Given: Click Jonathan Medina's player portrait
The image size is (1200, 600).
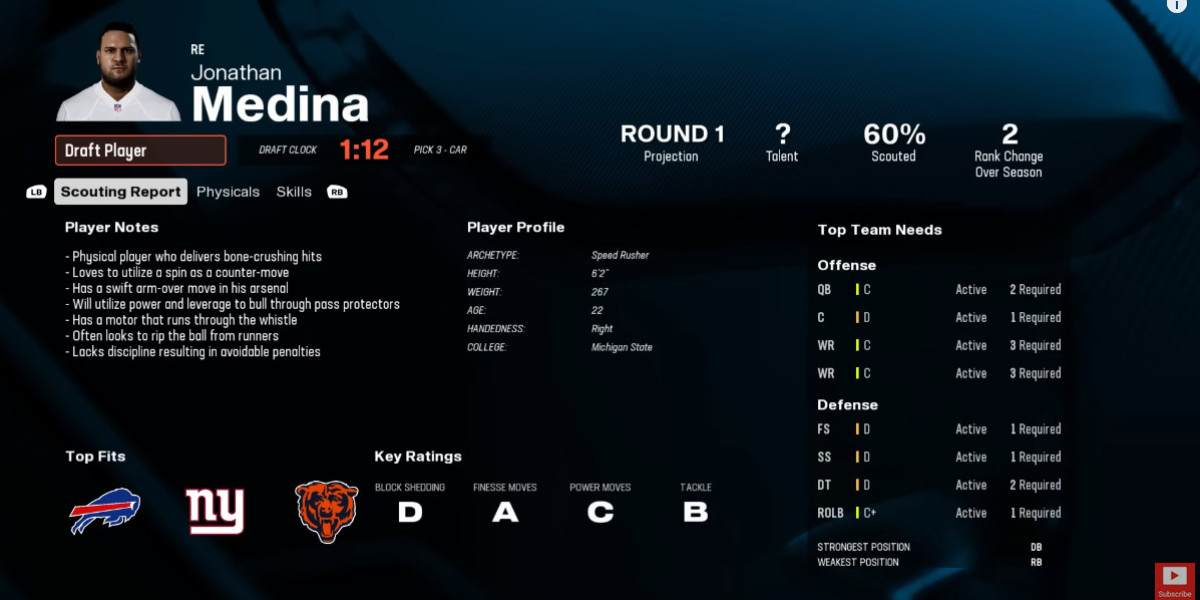Looking at the screenshot, I should (118, 75).
